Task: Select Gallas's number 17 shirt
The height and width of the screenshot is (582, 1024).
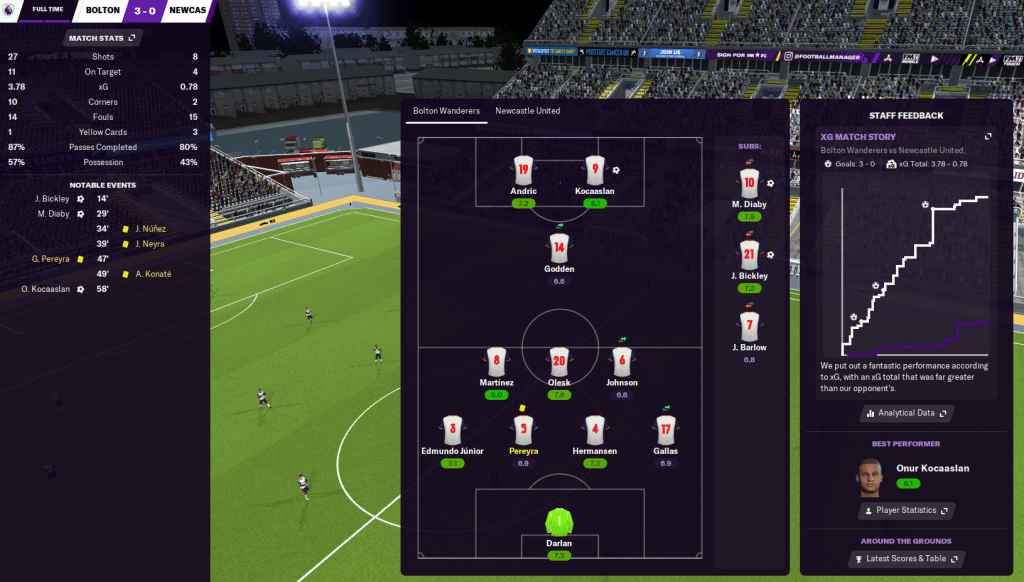Action: 666,430
